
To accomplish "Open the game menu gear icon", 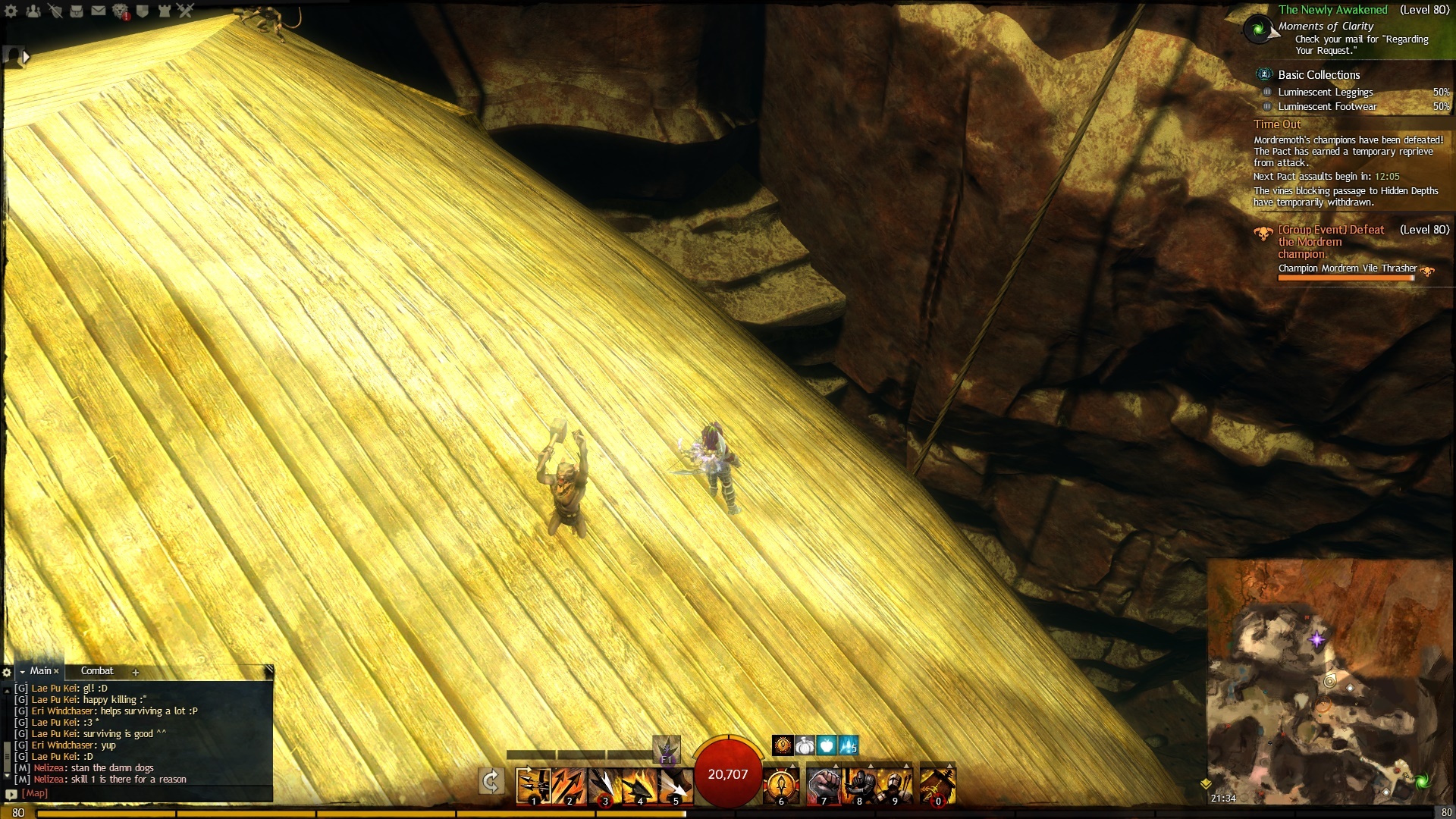I will 11,11.
